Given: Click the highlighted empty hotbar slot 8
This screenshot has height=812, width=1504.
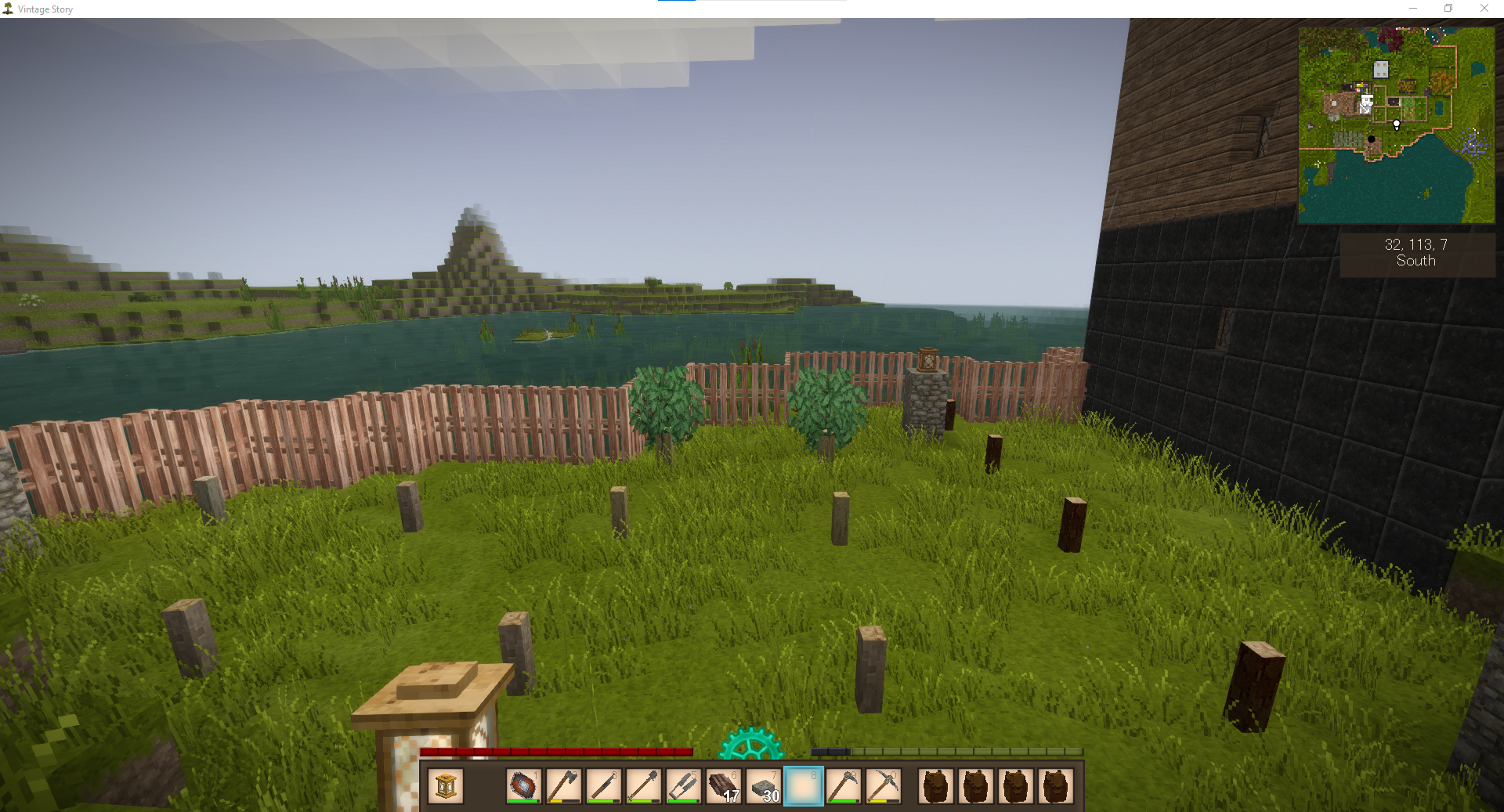Looking at the screenshot, I should [x=803, y=786].
